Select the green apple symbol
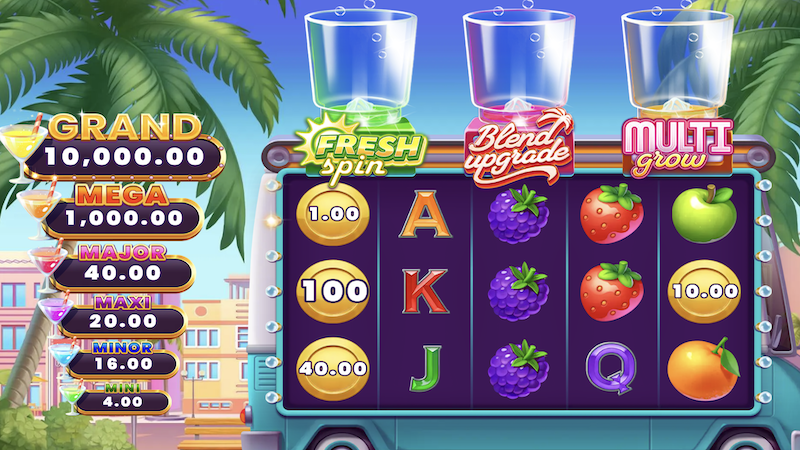 pyautogui.click(x=703, y=213)
